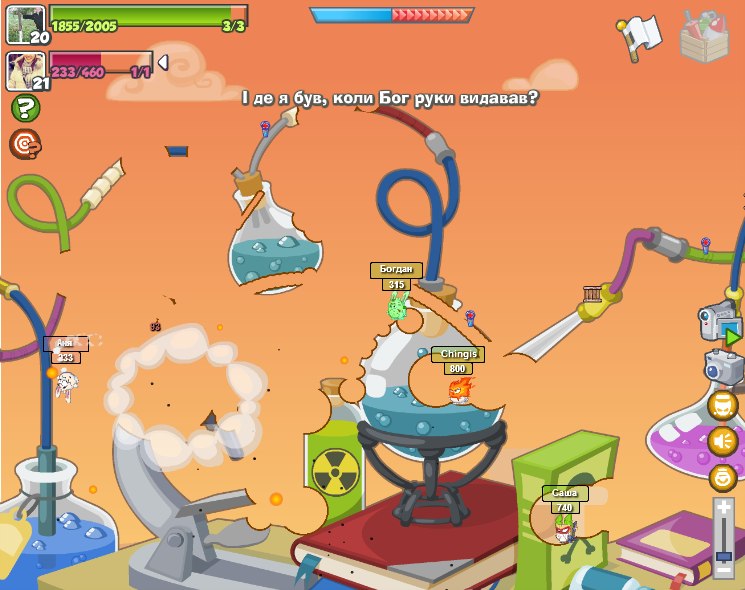Collapse team panel with the white arrow
The height and width of the screenshot is (590, 745).
pyautogui.click(x=163, y=63)
